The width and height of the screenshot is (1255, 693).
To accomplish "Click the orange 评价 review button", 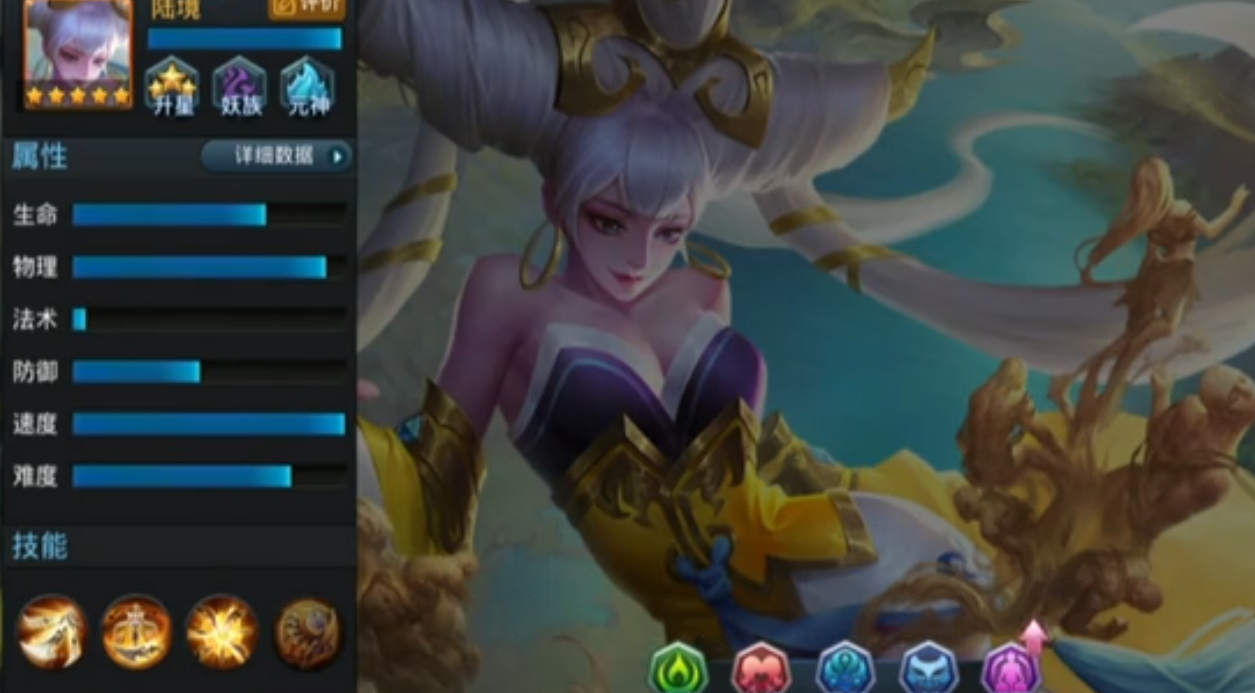I will pyautogui.click(x=307, y=8).
